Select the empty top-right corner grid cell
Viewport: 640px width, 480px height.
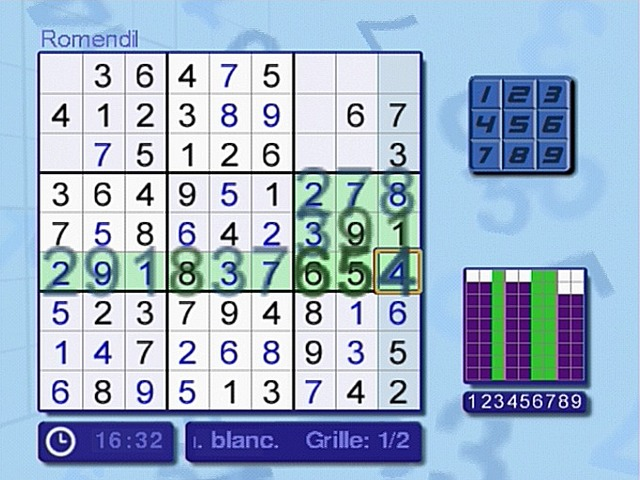[398, 75]
